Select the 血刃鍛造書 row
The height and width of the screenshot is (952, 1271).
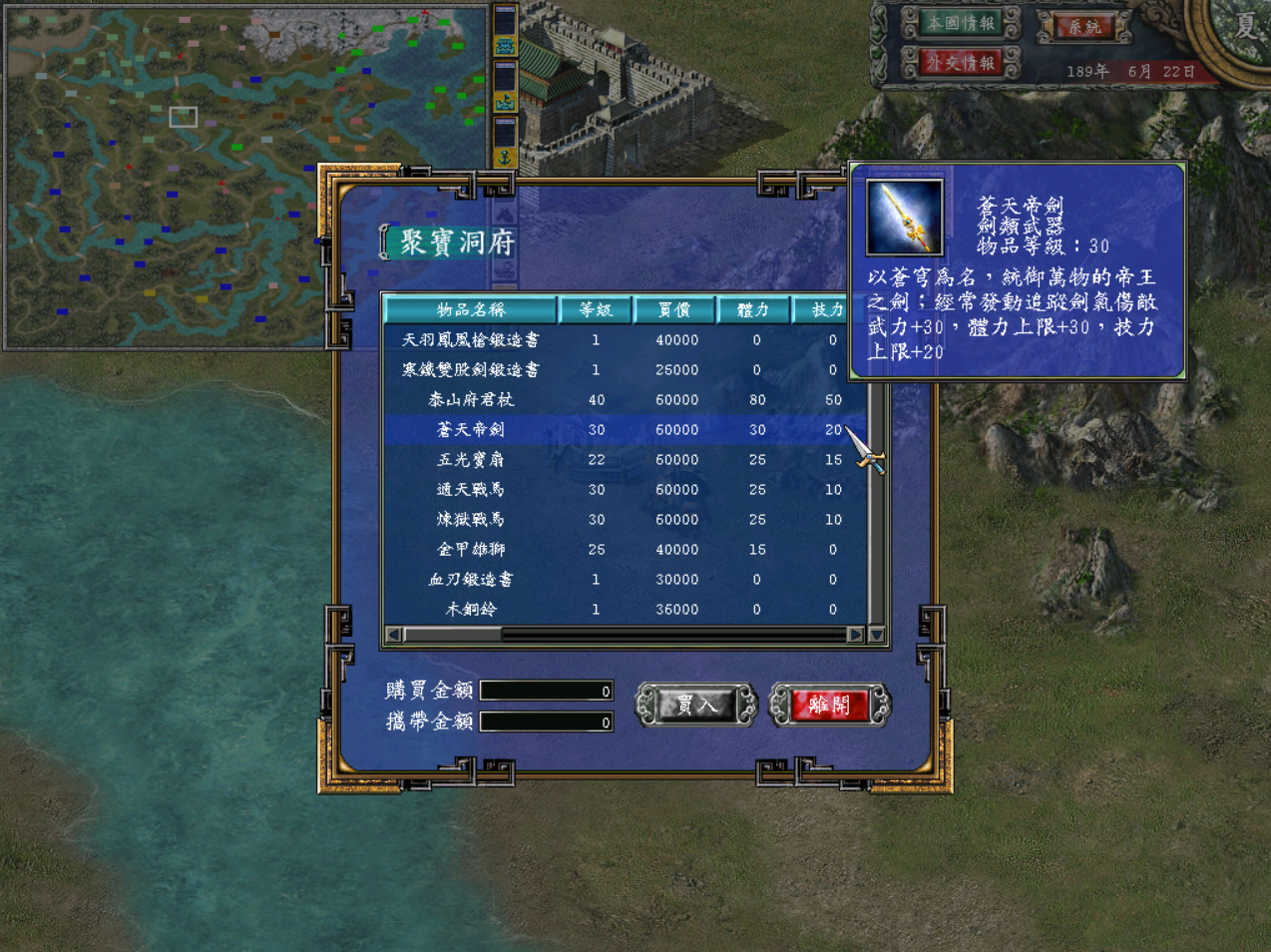(x=470, y=580)
